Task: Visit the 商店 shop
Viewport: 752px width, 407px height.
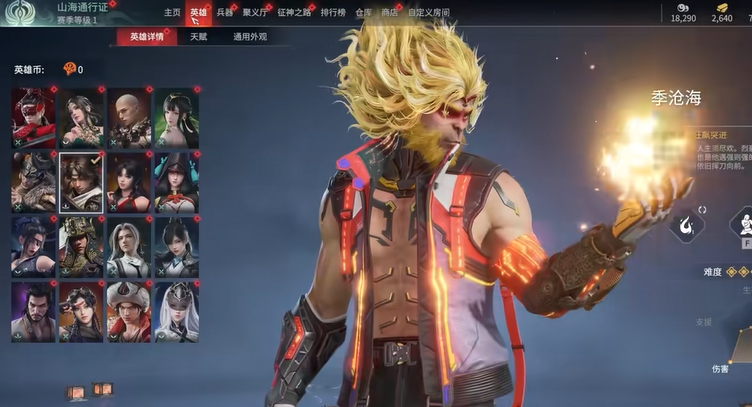Action: (x=390, y=12)
